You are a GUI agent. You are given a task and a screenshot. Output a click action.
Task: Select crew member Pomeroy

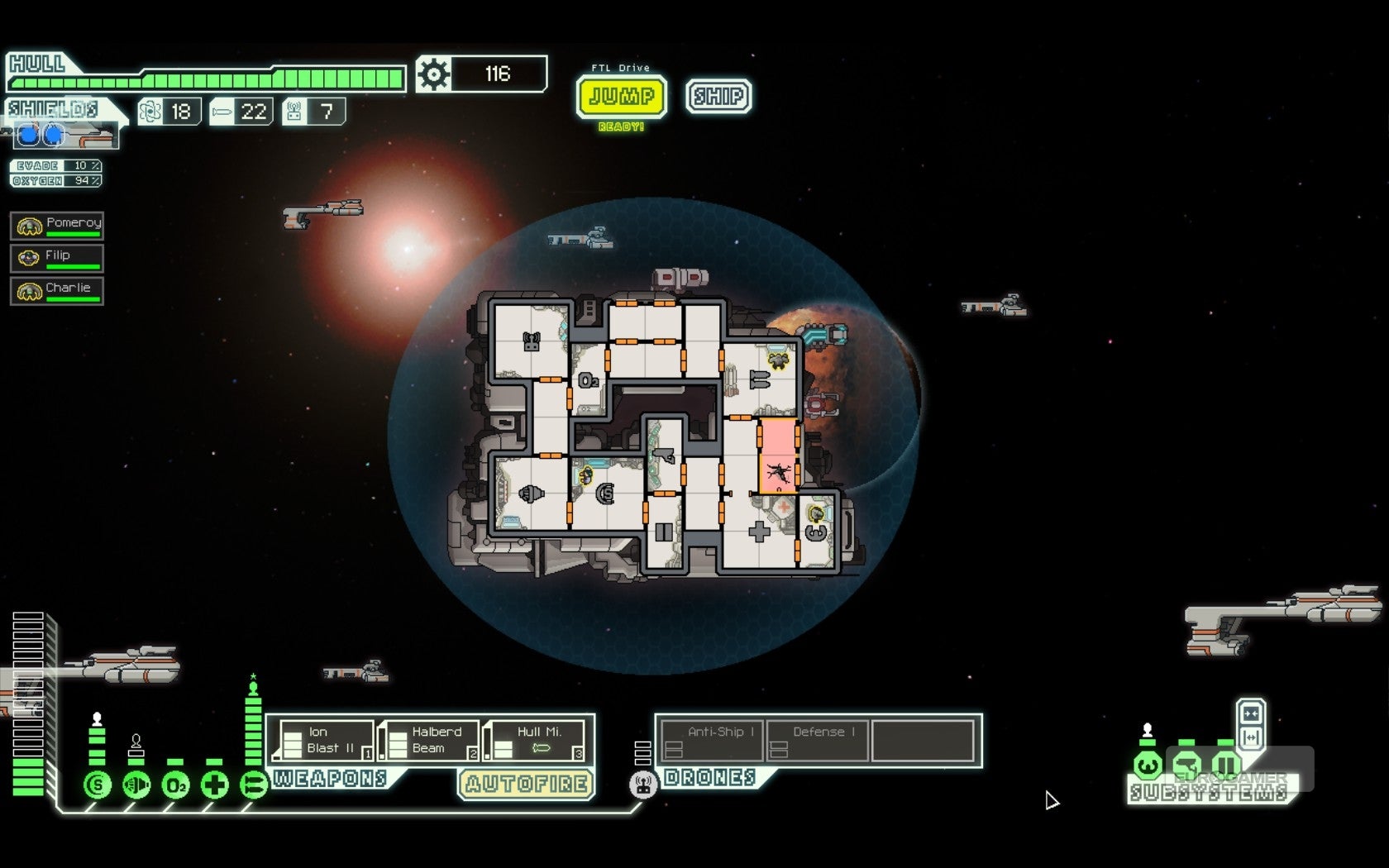57,225
